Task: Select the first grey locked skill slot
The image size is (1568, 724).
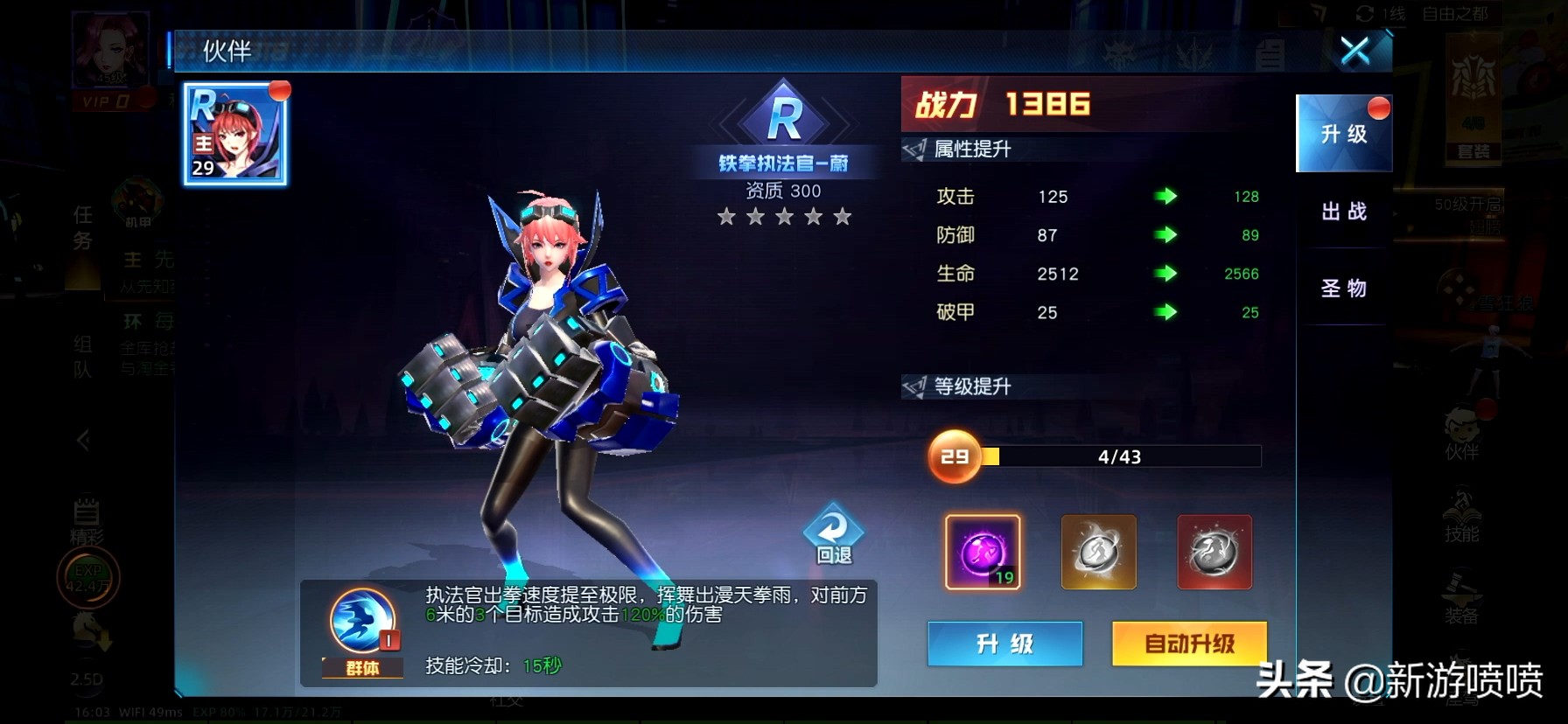Action: tap(1098, 553)
